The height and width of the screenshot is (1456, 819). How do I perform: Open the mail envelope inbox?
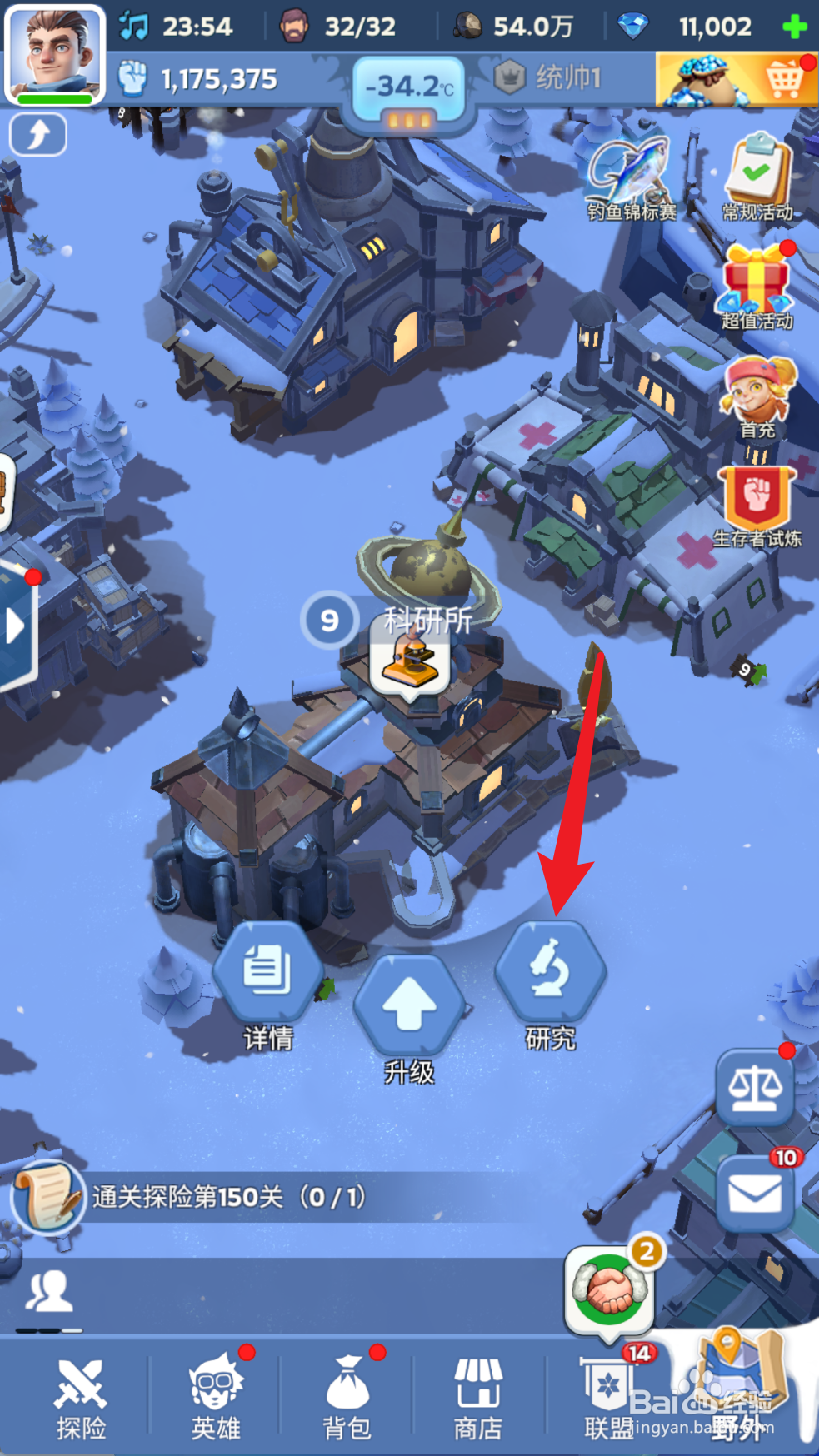pyautogui.click(x=755, y=1194)
